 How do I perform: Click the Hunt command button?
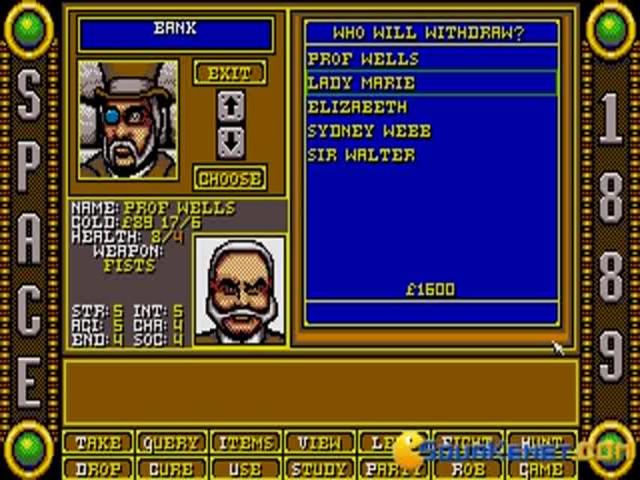tap(537, 443)
